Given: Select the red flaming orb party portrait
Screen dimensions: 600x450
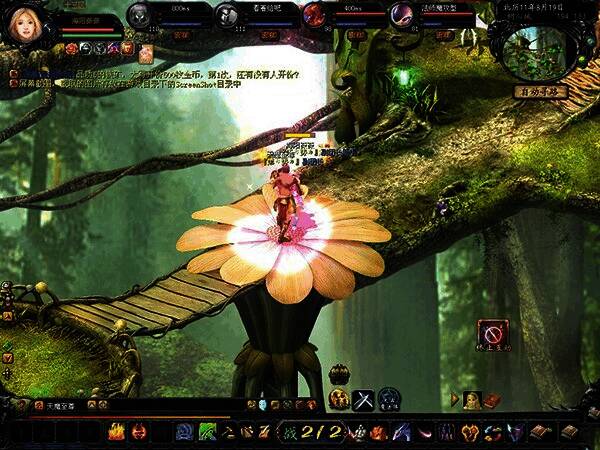Looking at the screenshot, I should (314, 14).
